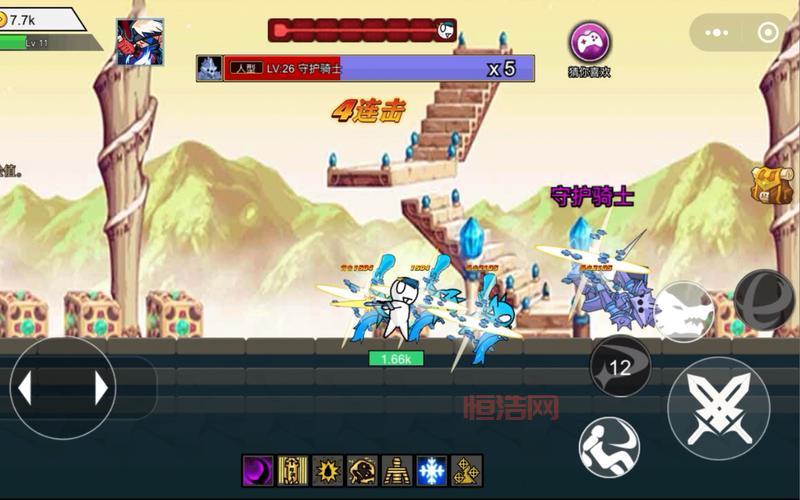Viewport: 800px width, 500px height.
Task: Tap the crossed swords attack button
Action: pyautogui.click(x=718, y=408)
